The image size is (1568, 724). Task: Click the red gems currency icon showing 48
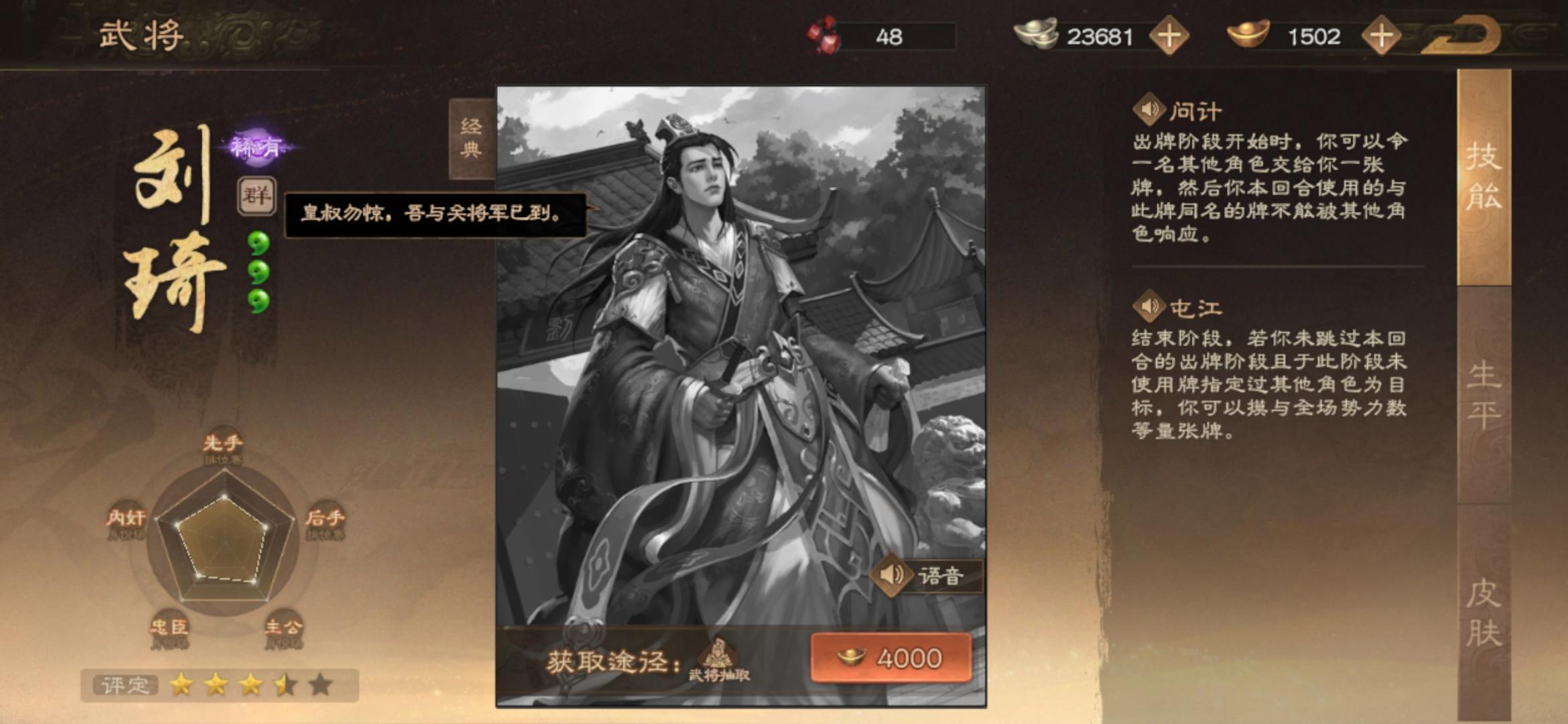(x=823, y=34)
